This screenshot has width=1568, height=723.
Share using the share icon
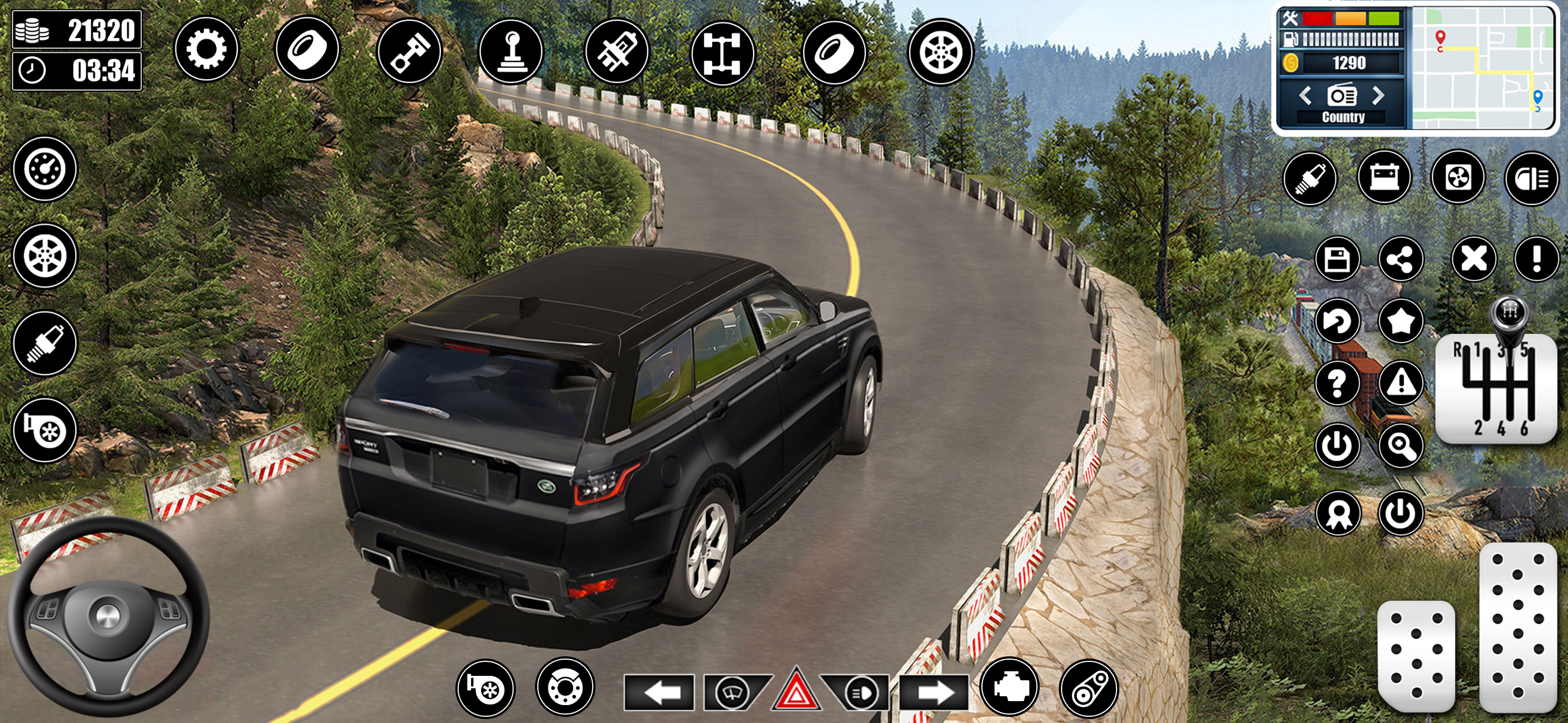pos(1401,260)
